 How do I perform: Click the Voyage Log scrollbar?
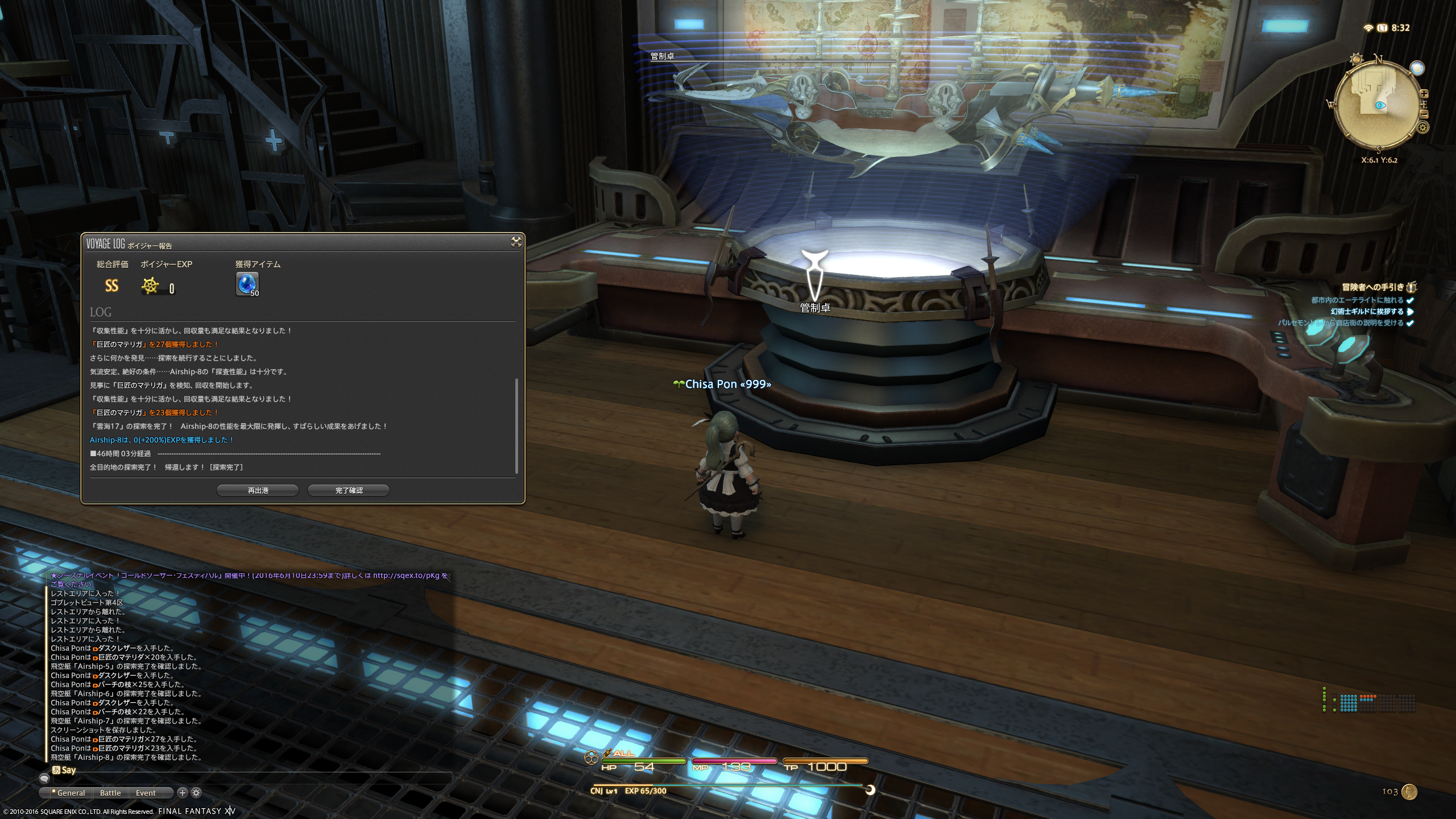(x=516, y=425)
